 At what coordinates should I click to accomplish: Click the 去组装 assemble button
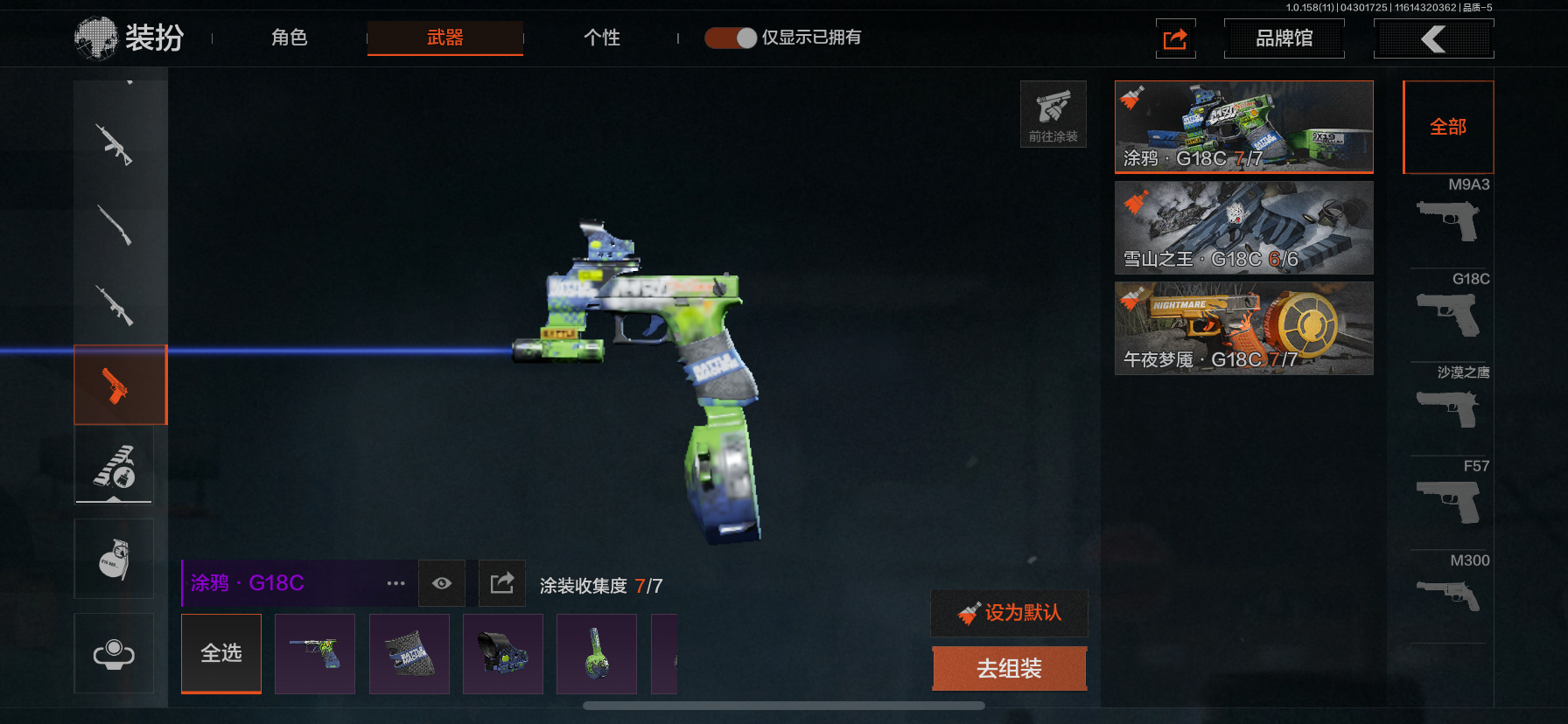[1010, 669]
